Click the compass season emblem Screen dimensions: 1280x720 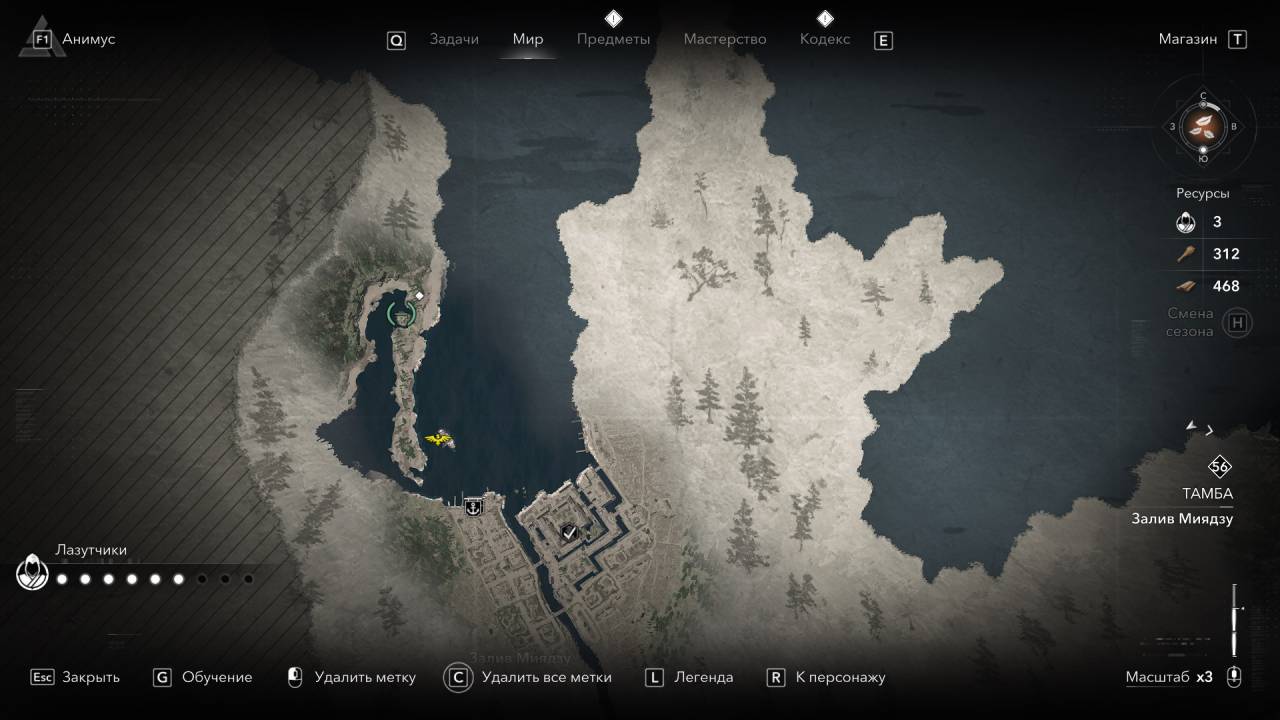point(1203,127)
